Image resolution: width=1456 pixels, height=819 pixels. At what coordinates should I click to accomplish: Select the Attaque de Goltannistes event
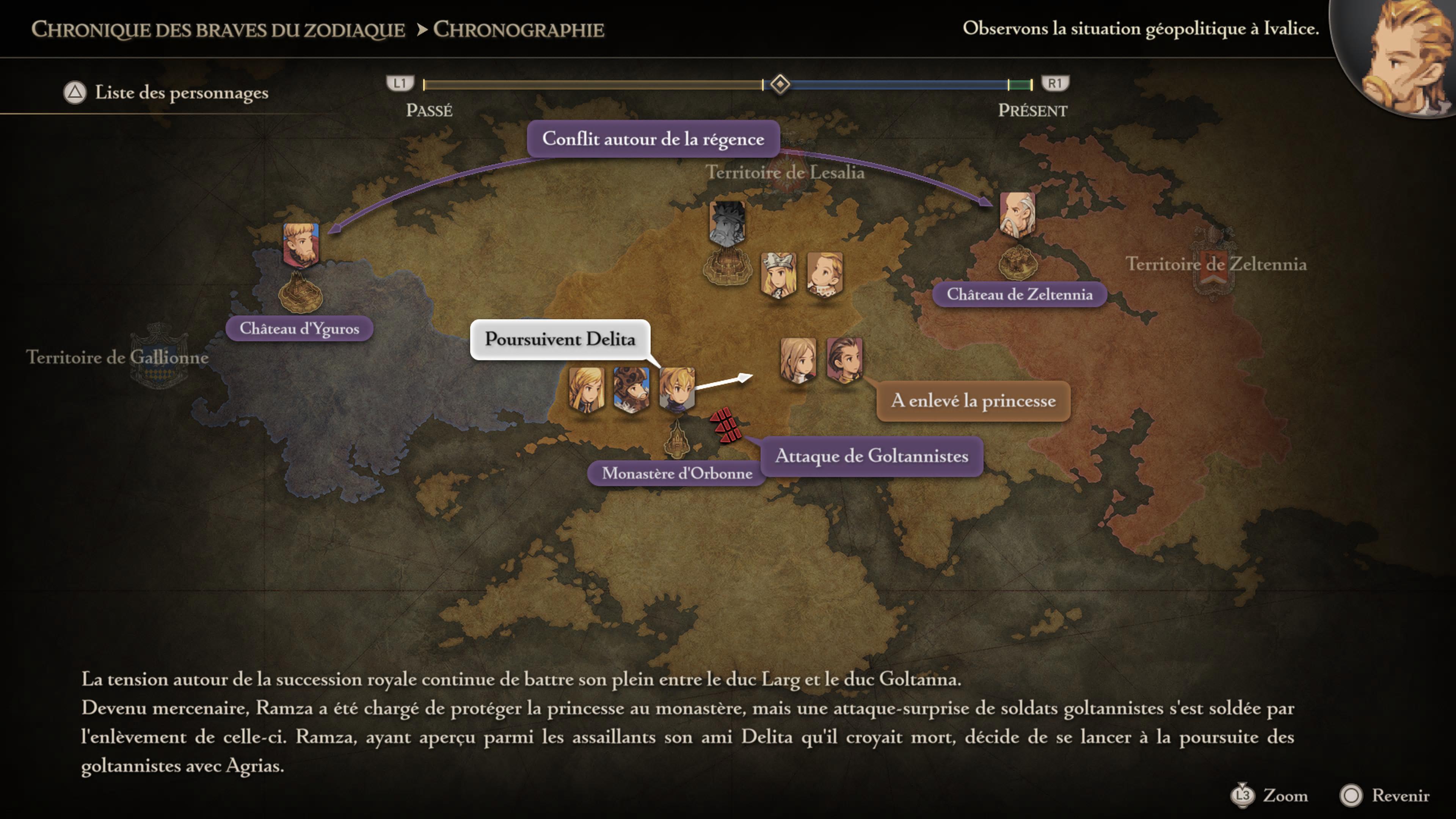point(871,455)
